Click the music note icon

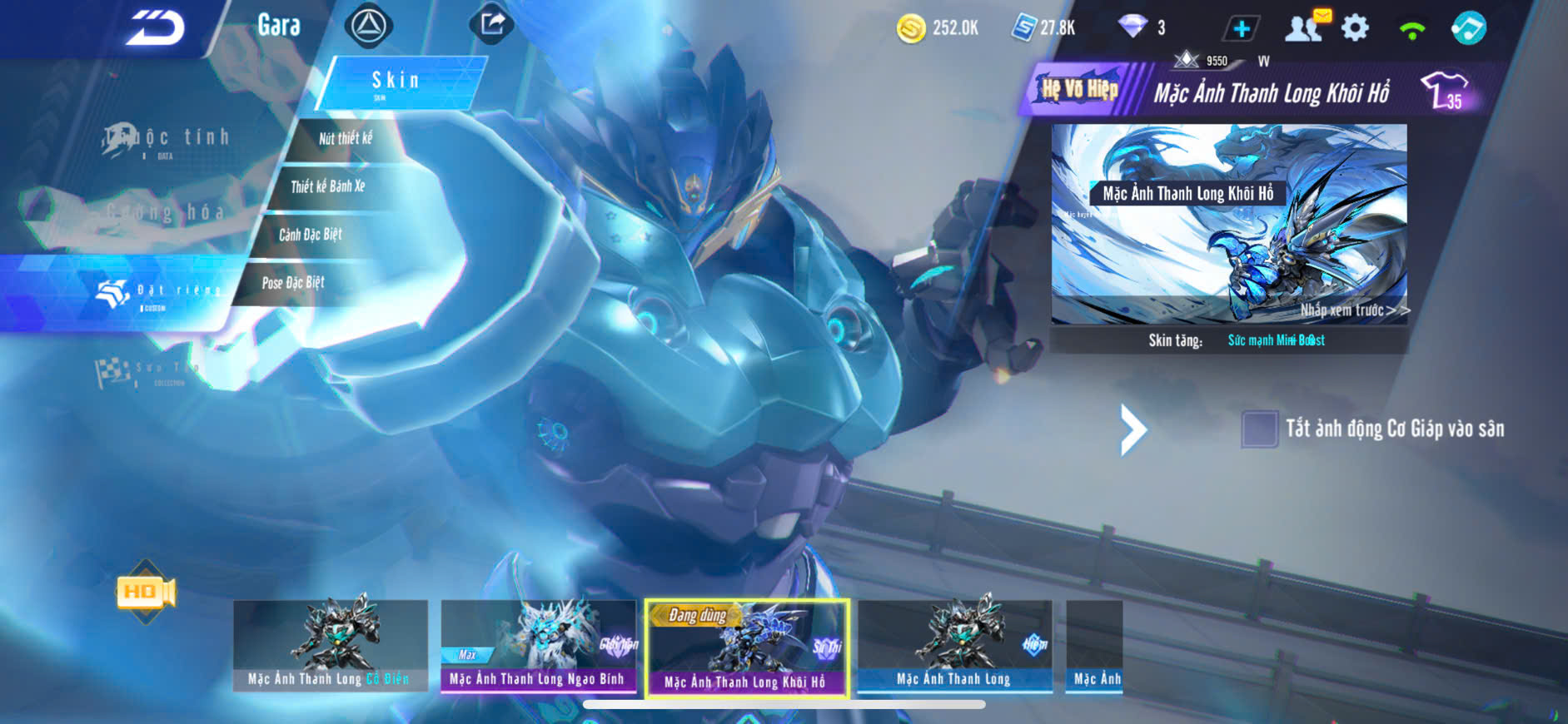pyautogui.click(x=1468, y=28)
